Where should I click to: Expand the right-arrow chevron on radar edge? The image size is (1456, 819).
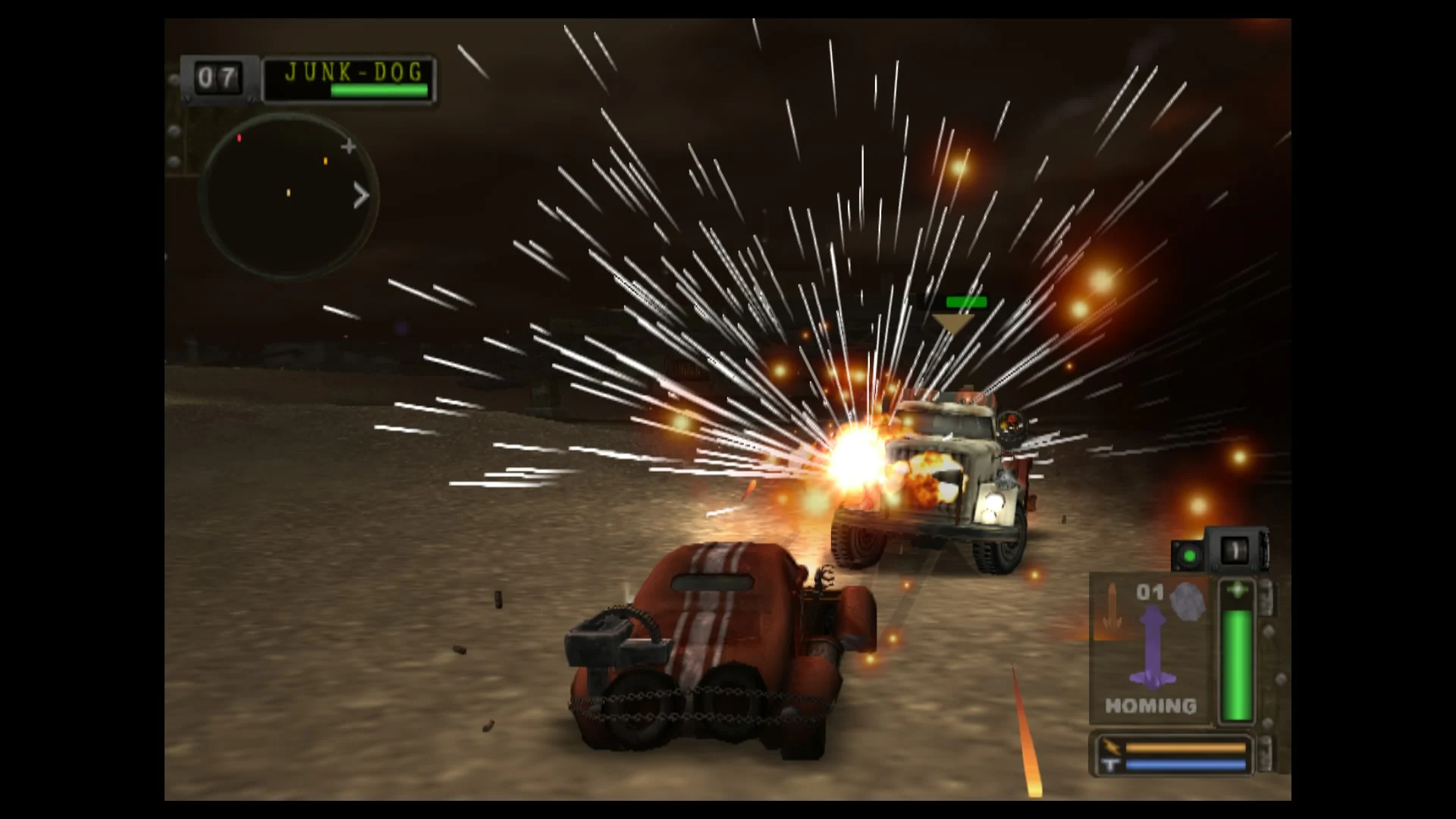tap(361, 195)
